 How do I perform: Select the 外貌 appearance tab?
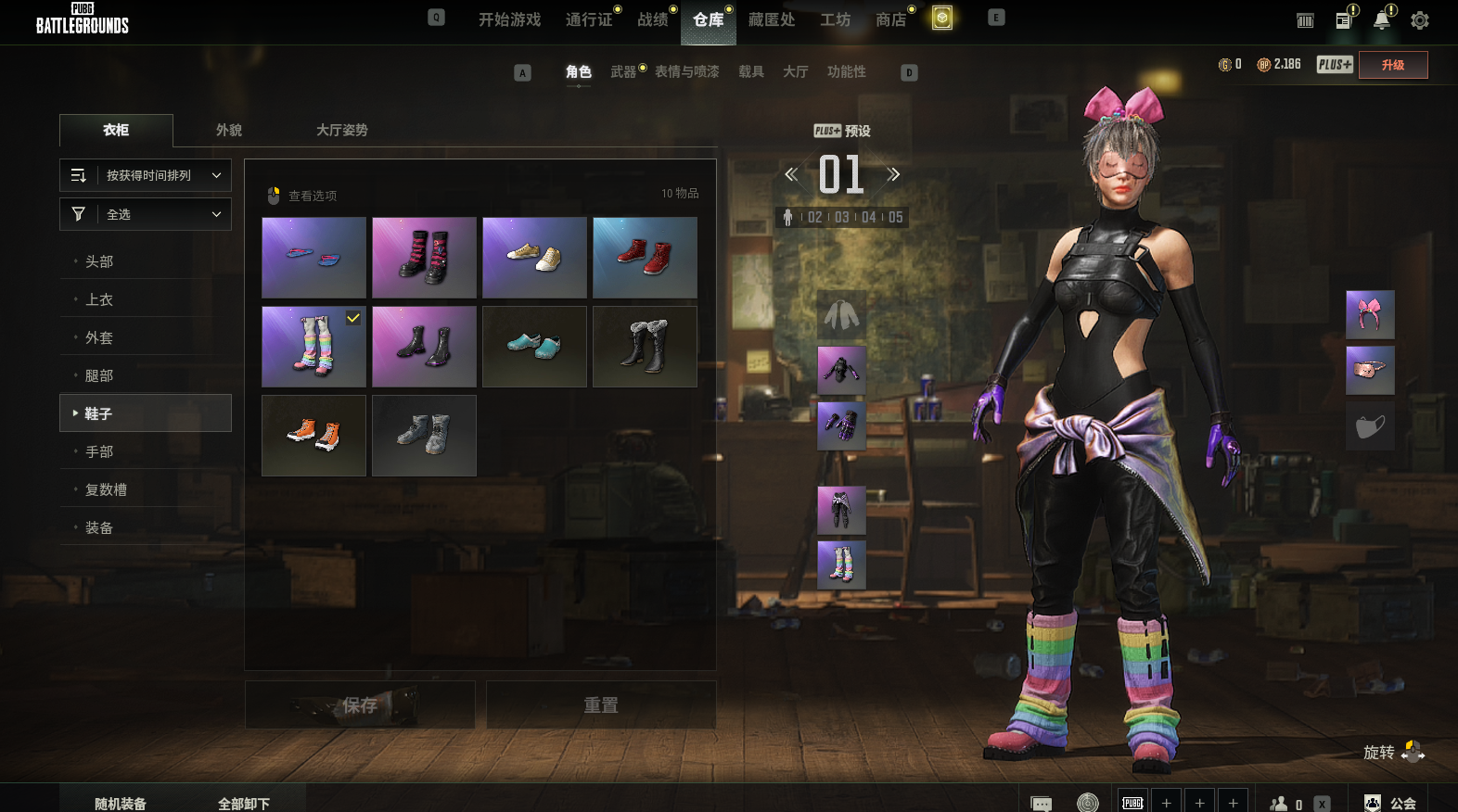229,130
